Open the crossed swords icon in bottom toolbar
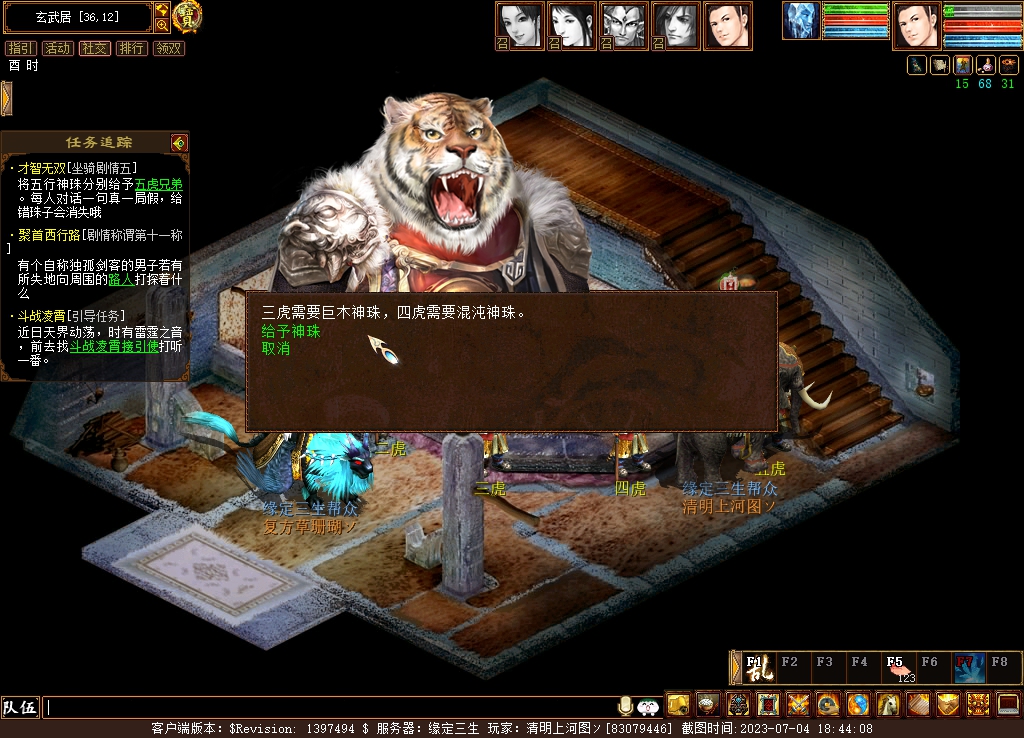 pyautogui.click(x=798, y=705)
